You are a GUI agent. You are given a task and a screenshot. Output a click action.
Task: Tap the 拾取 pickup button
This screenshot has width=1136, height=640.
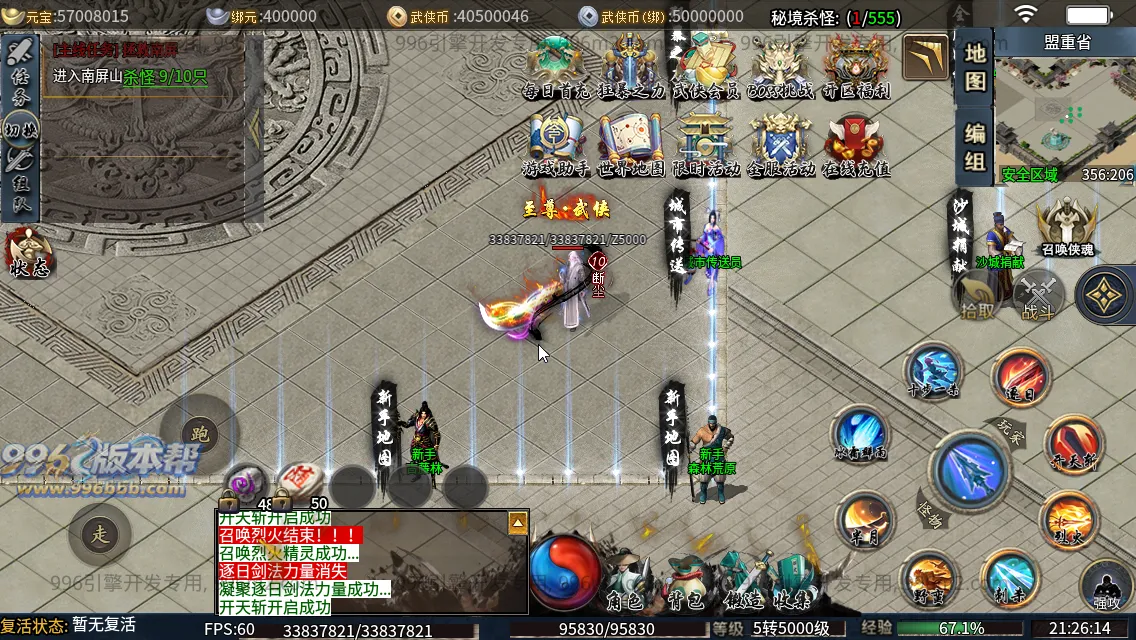[x=978, y=297]
